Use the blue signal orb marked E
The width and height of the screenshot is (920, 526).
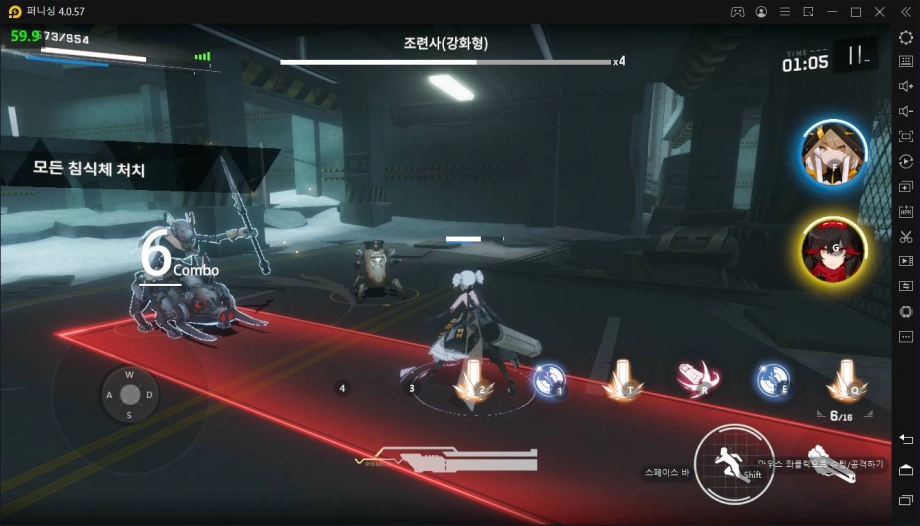(x=772, y=379)
